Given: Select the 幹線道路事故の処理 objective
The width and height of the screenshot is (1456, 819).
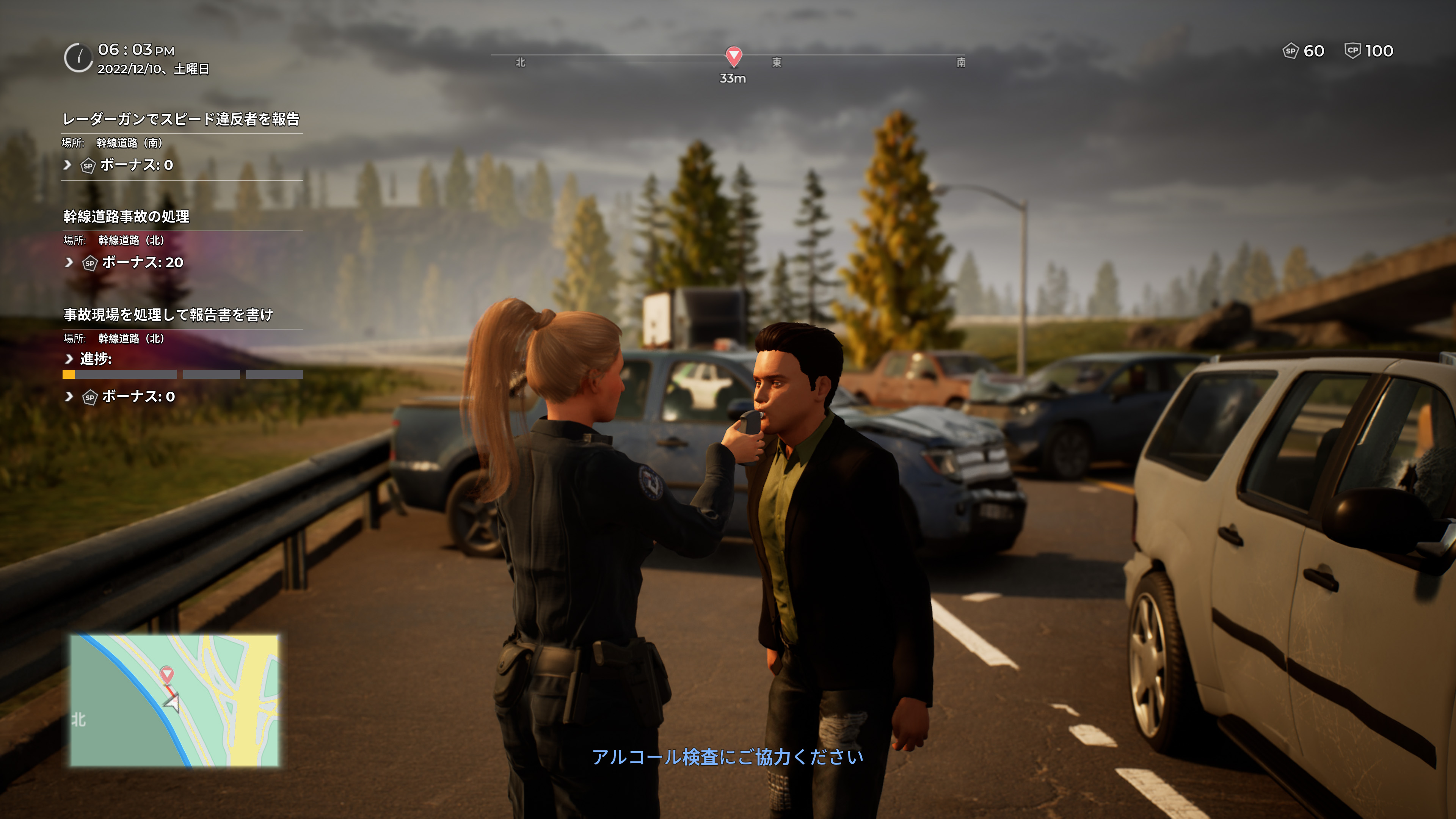Looking at the screenshot, I should tap(127, 217).
